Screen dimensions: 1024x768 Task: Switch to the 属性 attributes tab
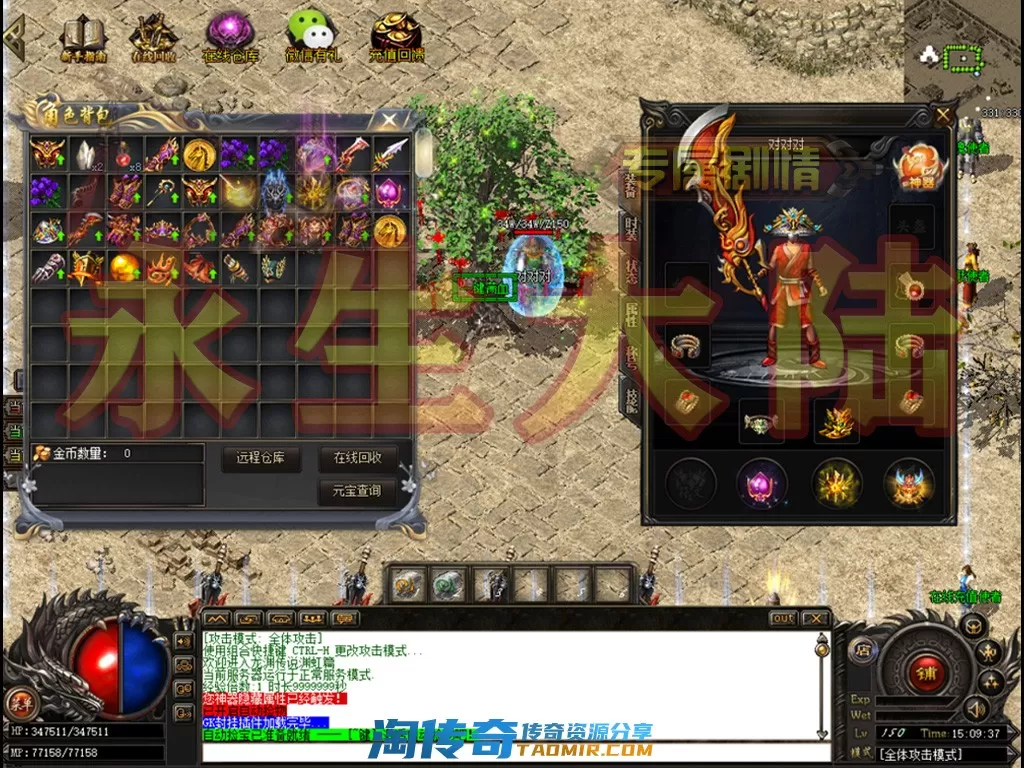pos(630,314)
